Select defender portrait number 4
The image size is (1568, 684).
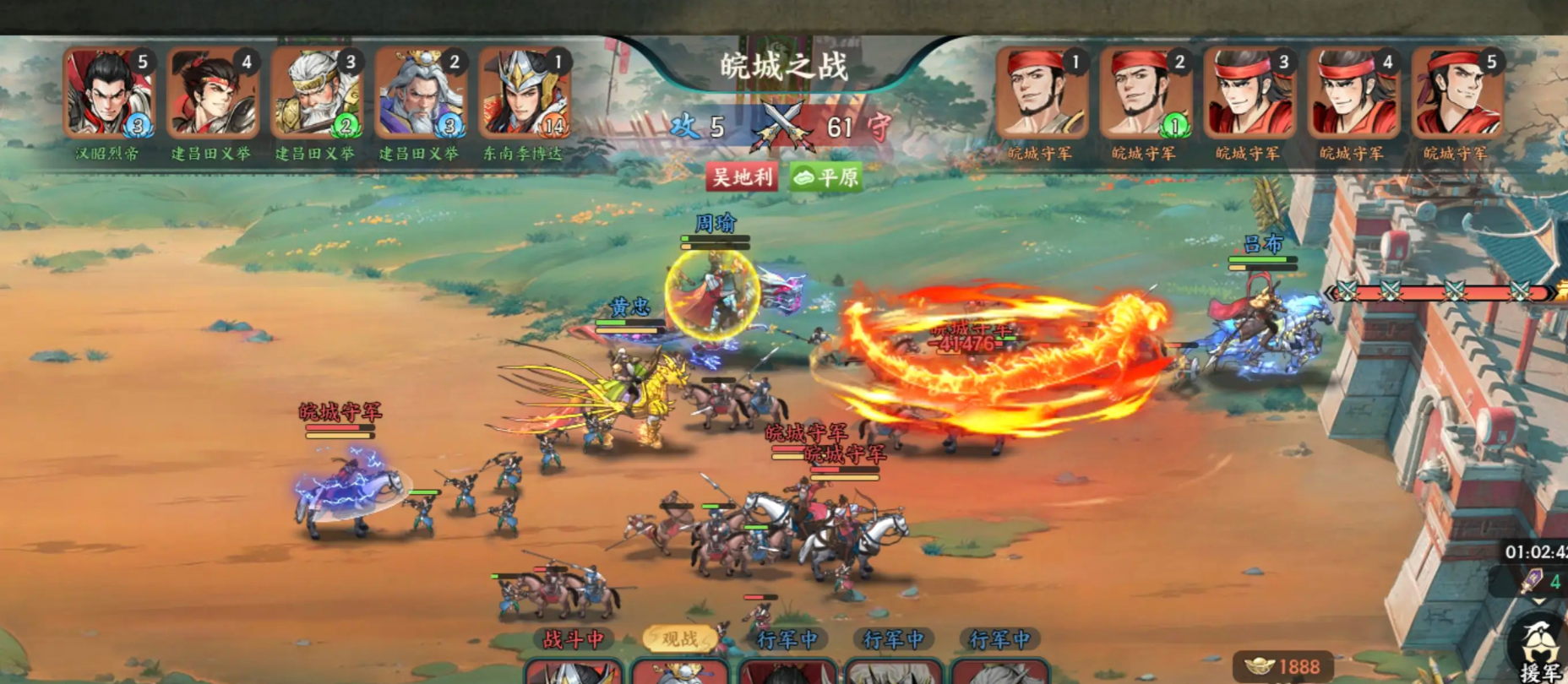tap(1353, 95)
